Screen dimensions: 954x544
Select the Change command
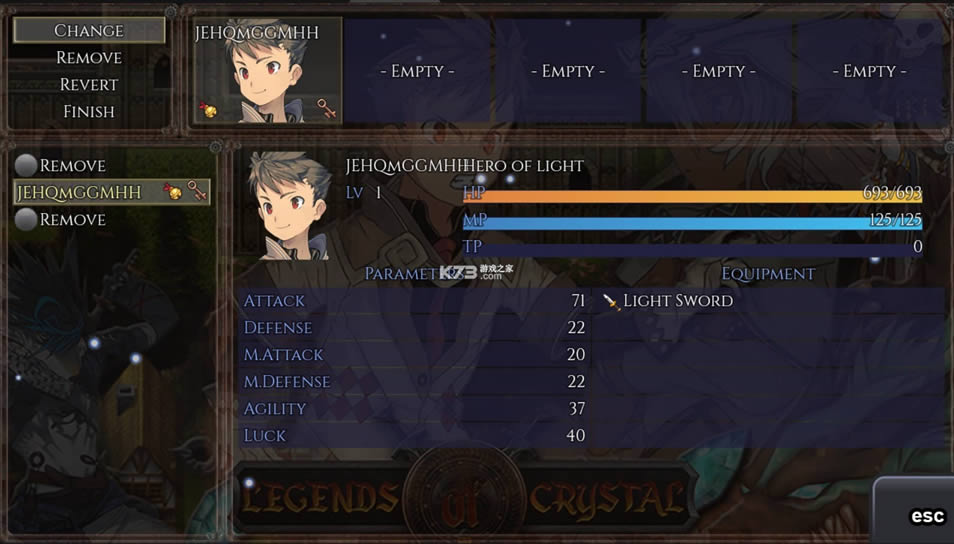coord(89,31)
